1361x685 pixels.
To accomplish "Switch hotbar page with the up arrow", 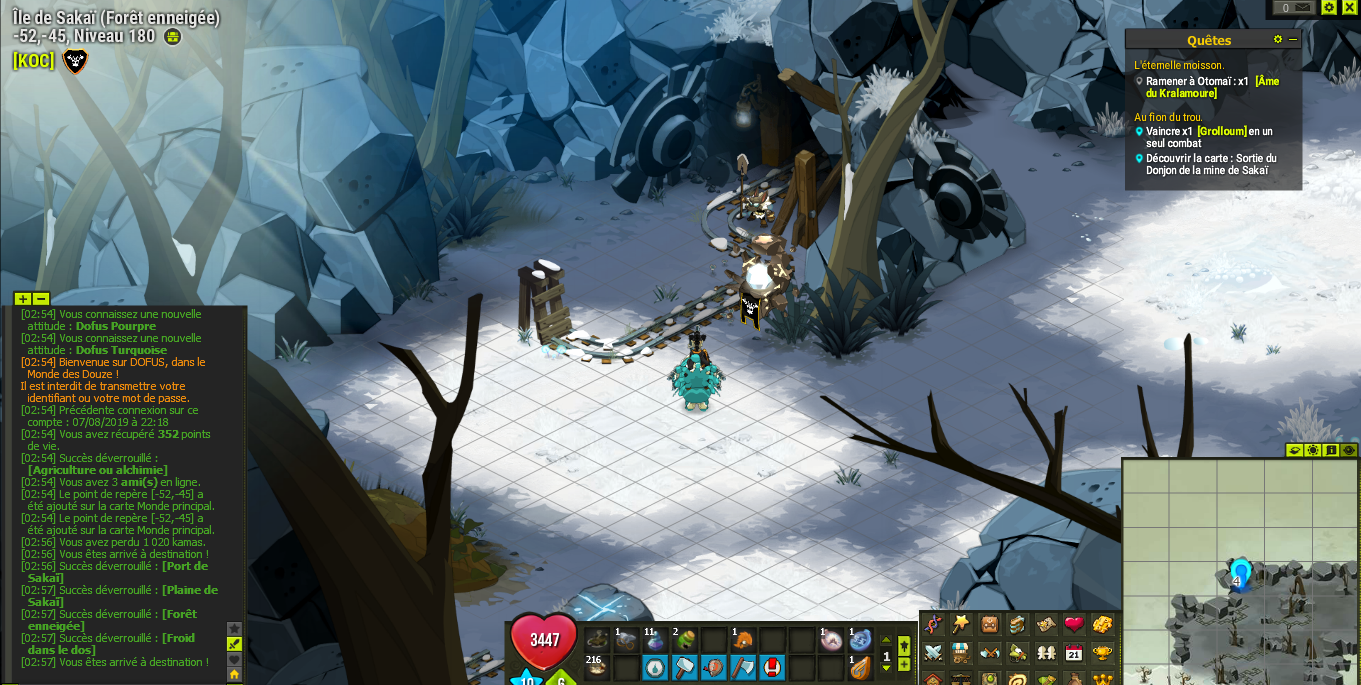I will (x=886, y=641).
